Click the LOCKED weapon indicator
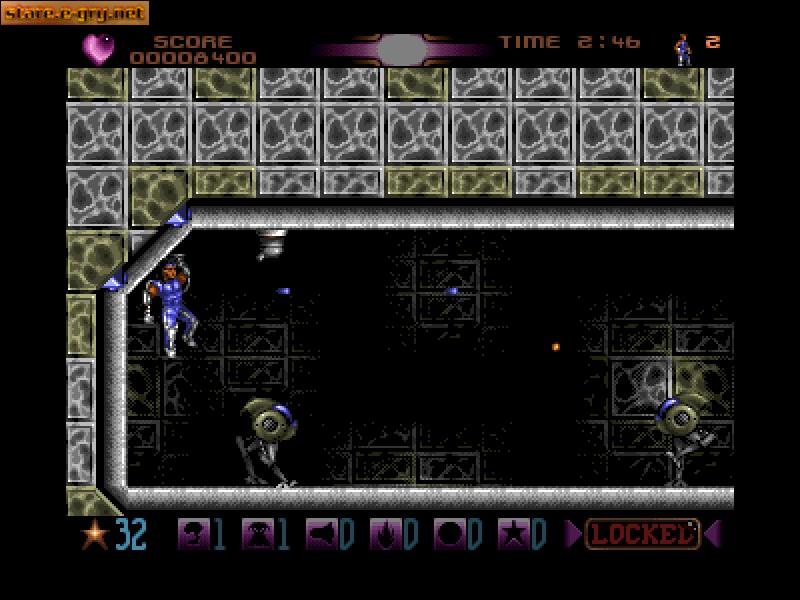Image resolution: width=800 pixels, height=600 pixels. (x=641, y=535)
